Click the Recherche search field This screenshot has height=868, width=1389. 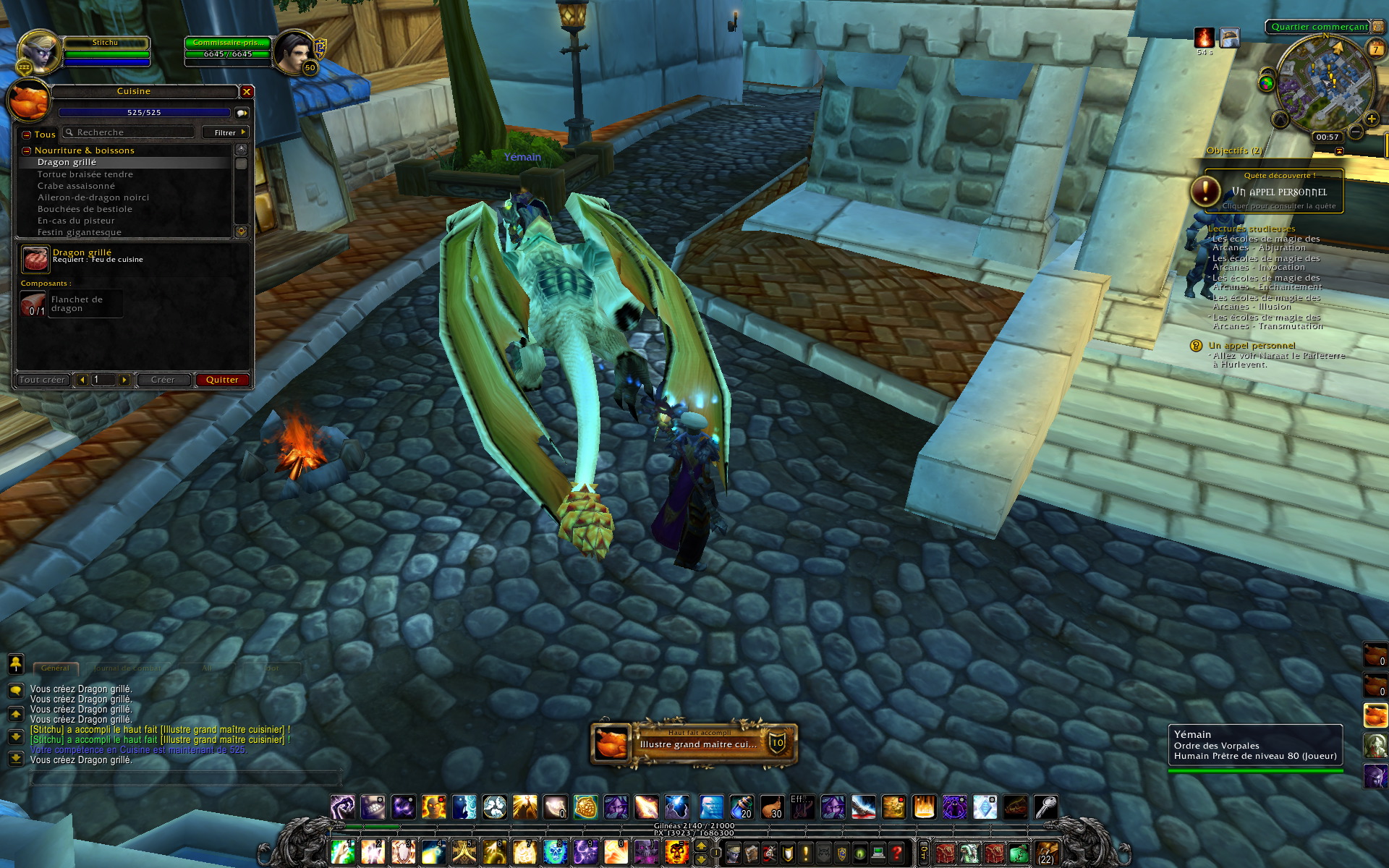coord(130,132)
